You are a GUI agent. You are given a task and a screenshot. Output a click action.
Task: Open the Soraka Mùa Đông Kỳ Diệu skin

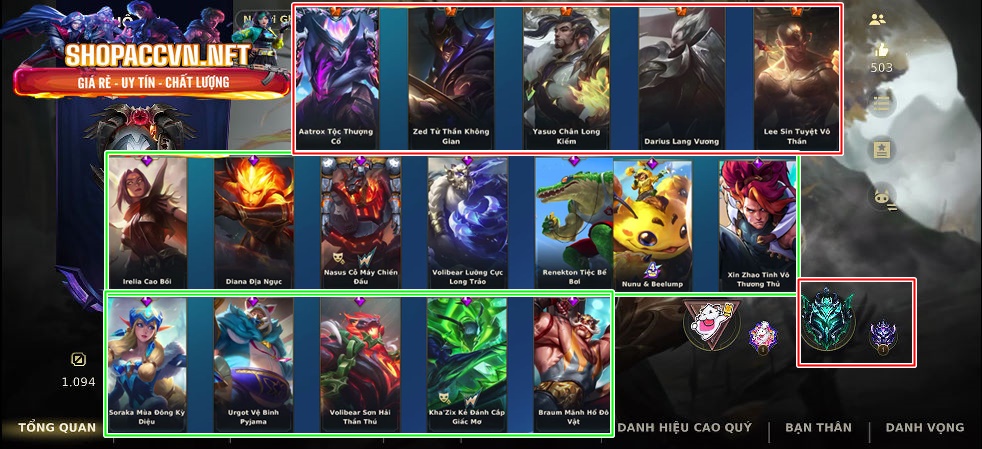(147, 363)
